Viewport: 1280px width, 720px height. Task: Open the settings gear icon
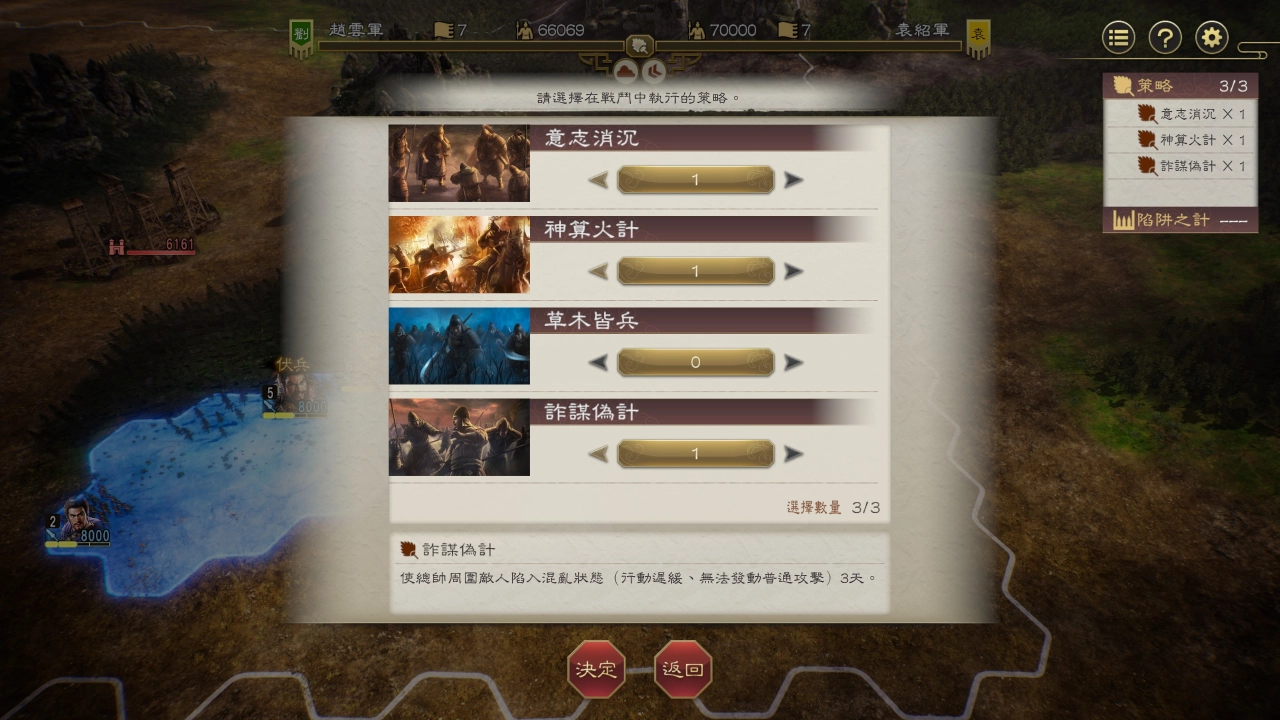[1211, 37]
